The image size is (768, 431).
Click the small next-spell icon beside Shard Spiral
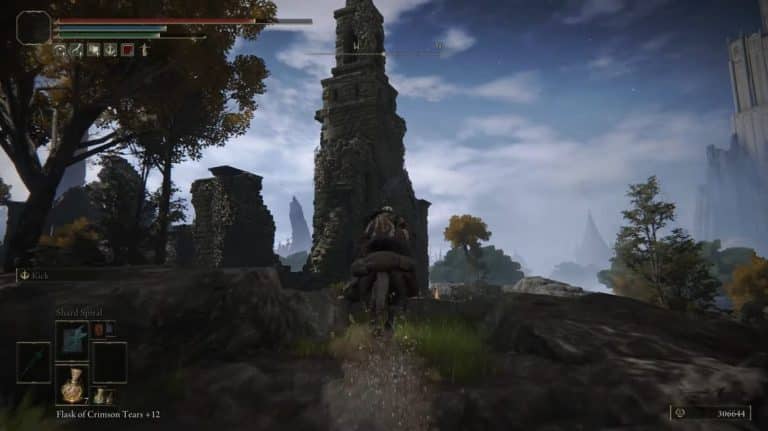[x=98, y=329]
